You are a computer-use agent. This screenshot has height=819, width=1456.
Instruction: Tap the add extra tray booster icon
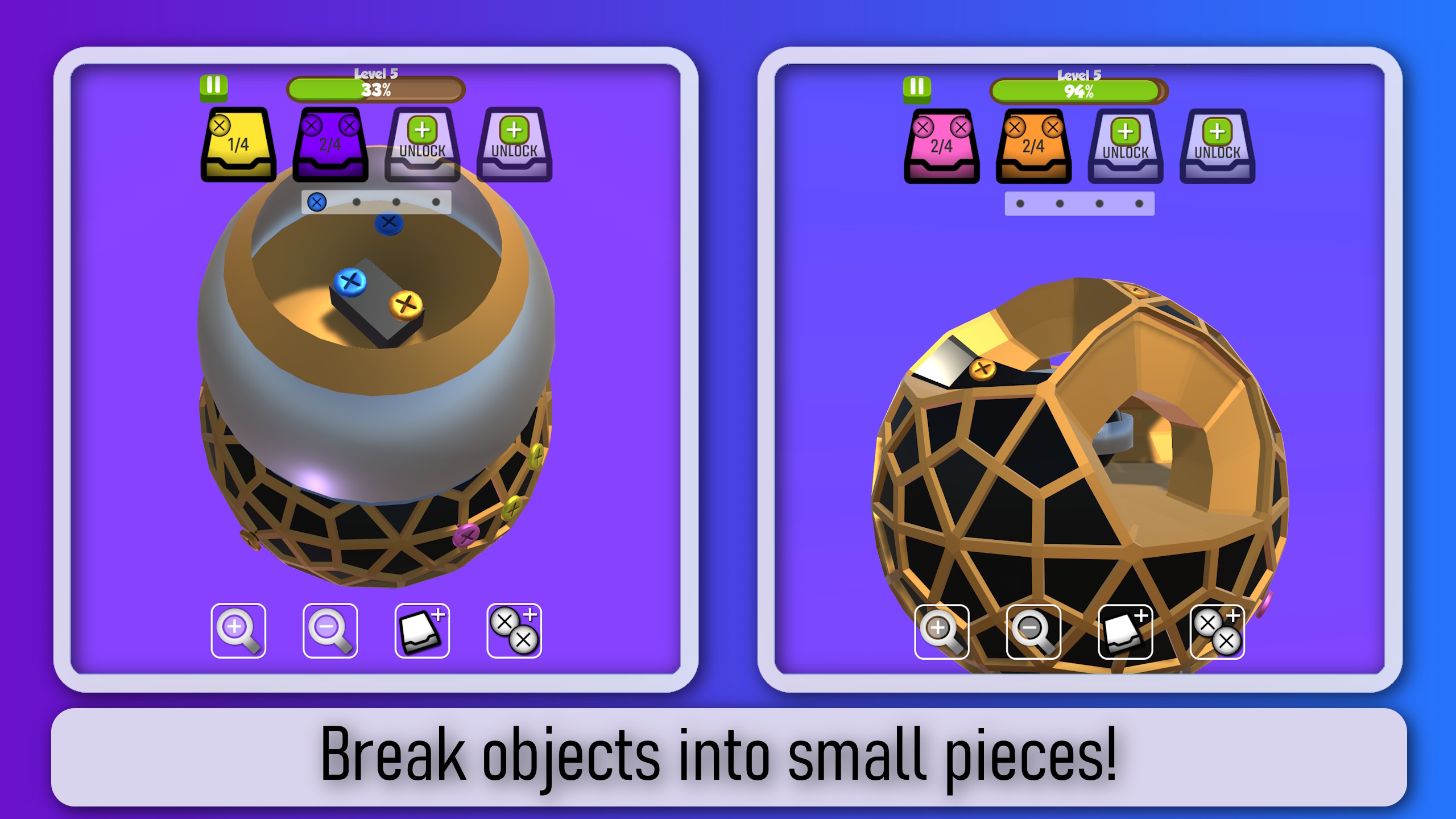(421, 630)
